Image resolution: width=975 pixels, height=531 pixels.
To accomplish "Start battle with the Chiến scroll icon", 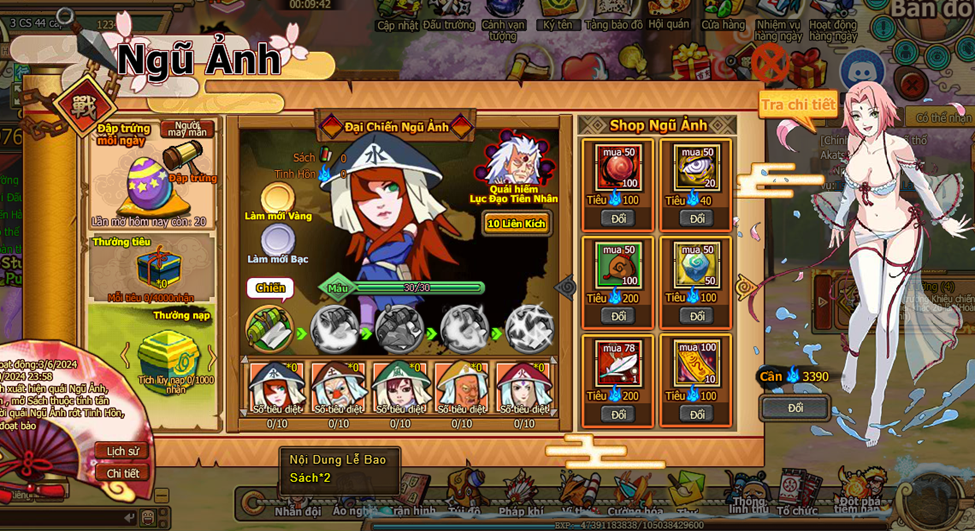I will click(270, 328).
